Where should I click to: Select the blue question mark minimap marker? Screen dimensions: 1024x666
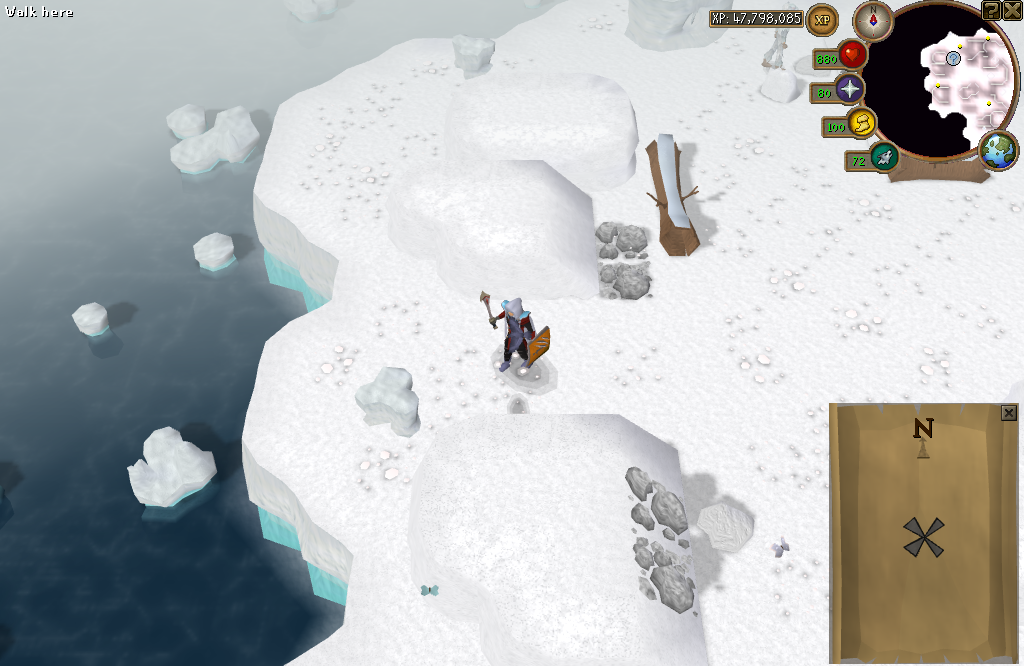coord(954,59)
